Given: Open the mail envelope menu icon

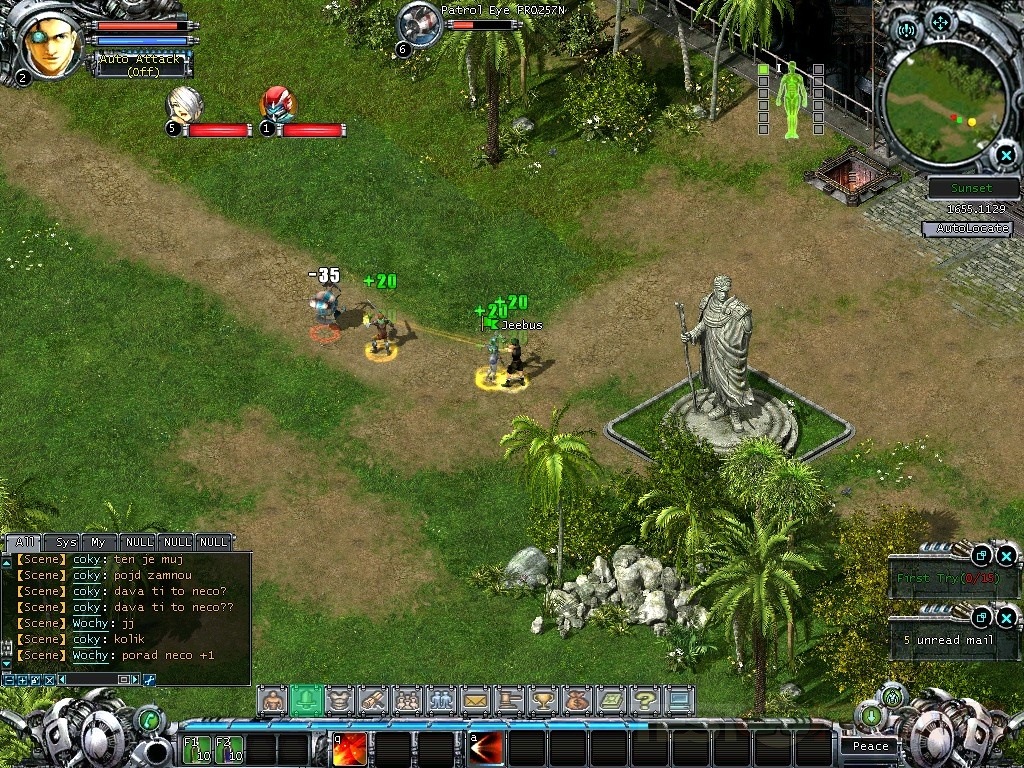Looking at the screenshot, I should coord(475,700).
